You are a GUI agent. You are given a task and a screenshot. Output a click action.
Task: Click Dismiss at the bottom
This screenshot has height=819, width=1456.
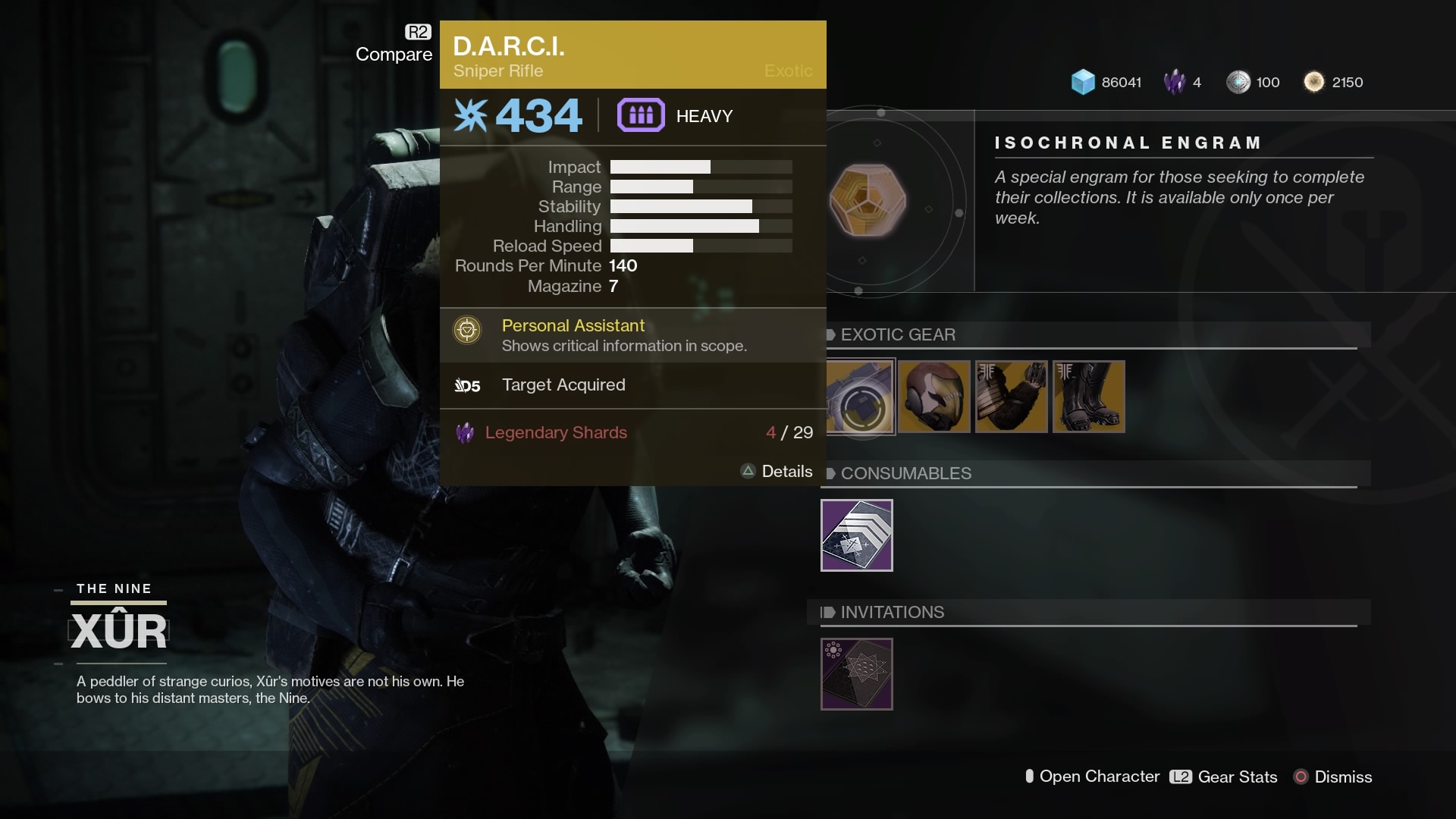pos(1334,777)
